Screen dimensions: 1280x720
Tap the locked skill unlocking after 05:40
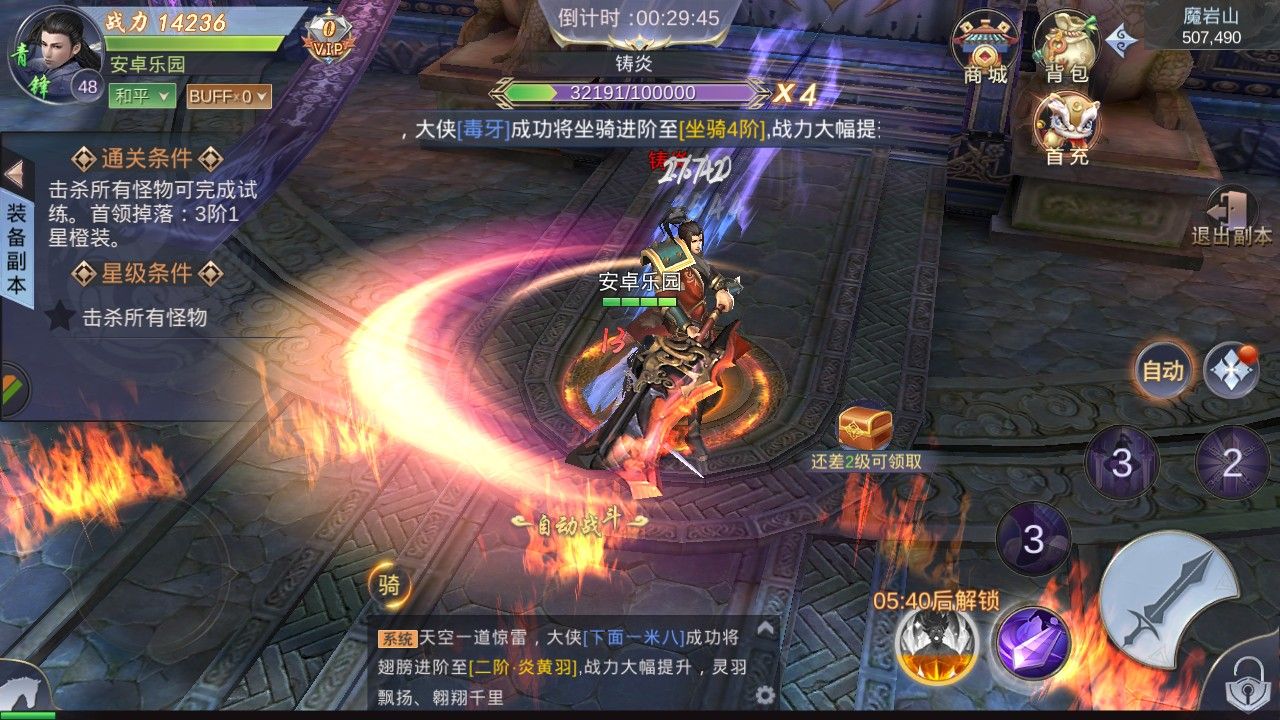(937, 643)
